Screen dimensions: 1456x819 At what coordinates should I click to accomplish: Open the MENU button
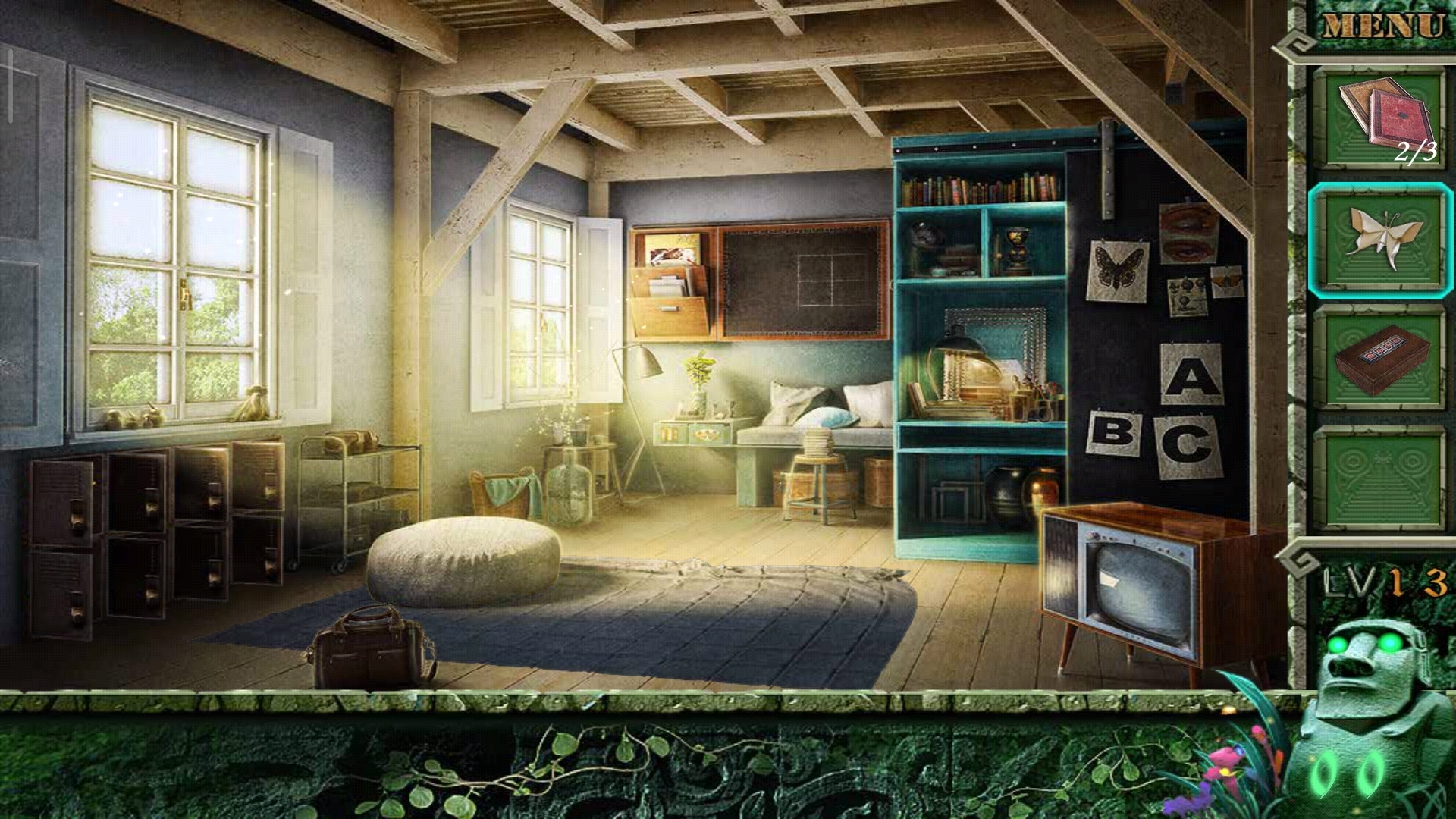click(x=1382, y=26)
